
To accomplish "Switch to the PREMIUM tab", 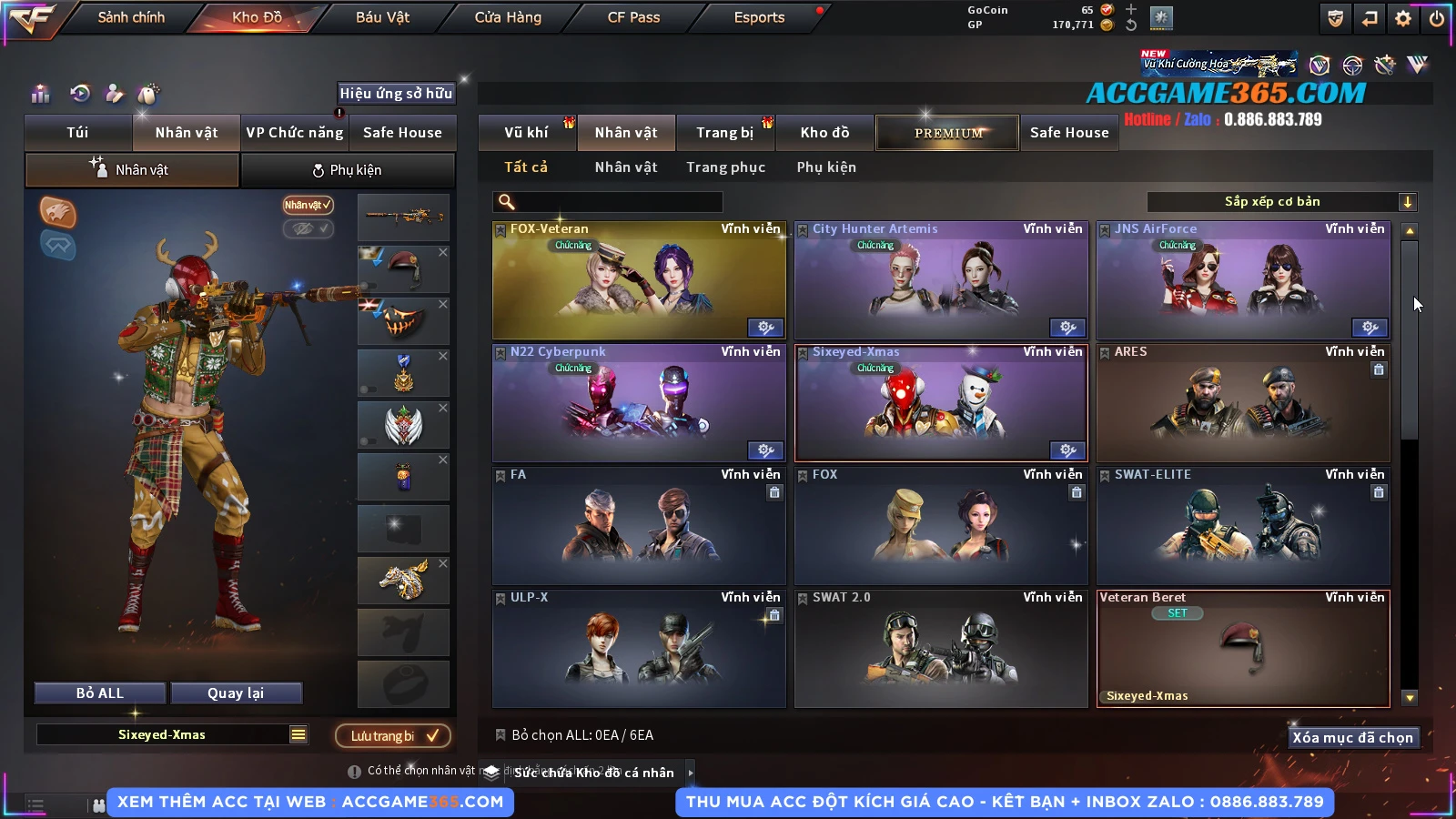I will pyautogui.click(x=947, y=133).
